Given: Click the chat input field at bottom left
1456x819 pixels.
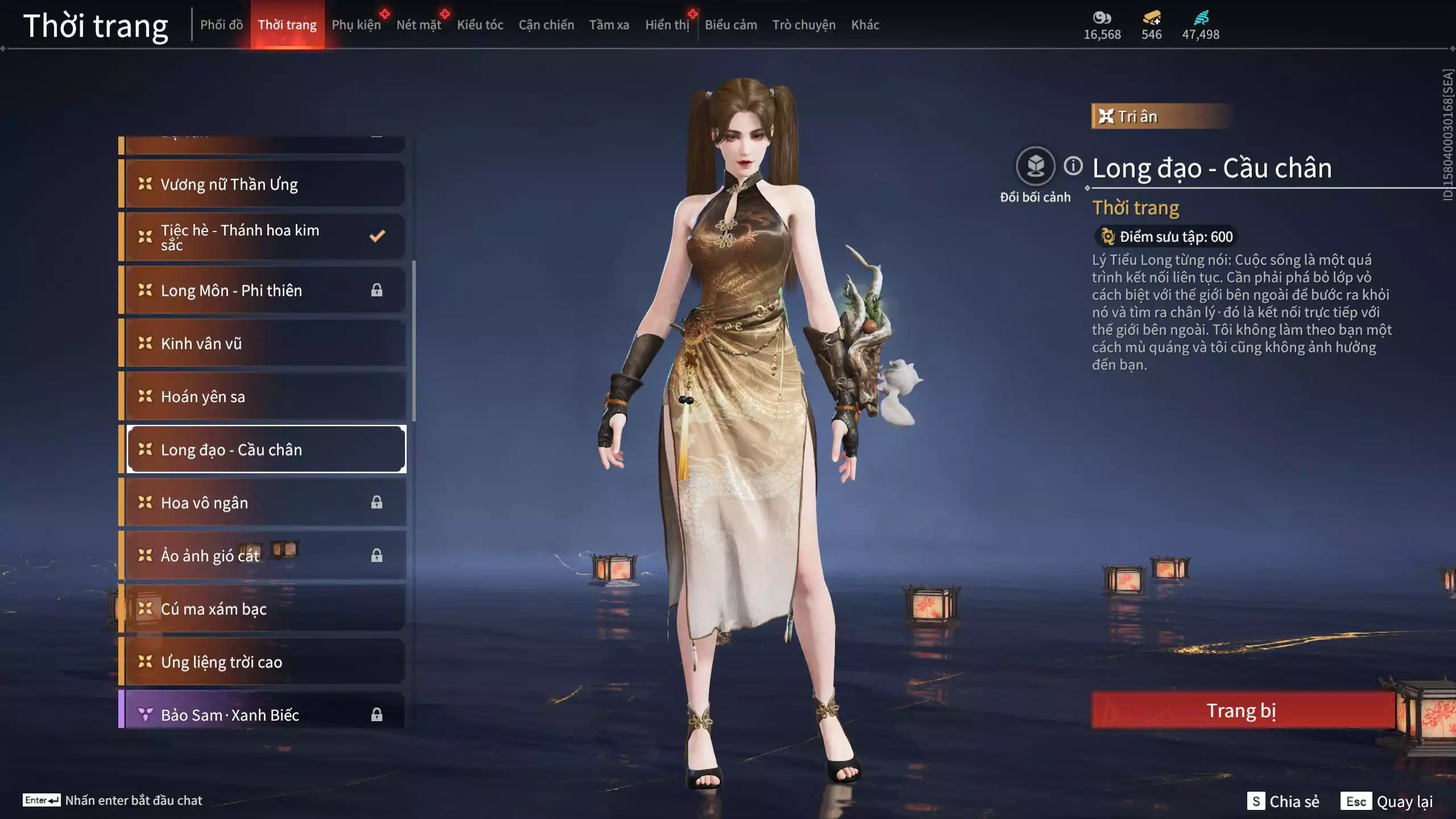Looking at the screenshot, I should [x=125, y=800].
